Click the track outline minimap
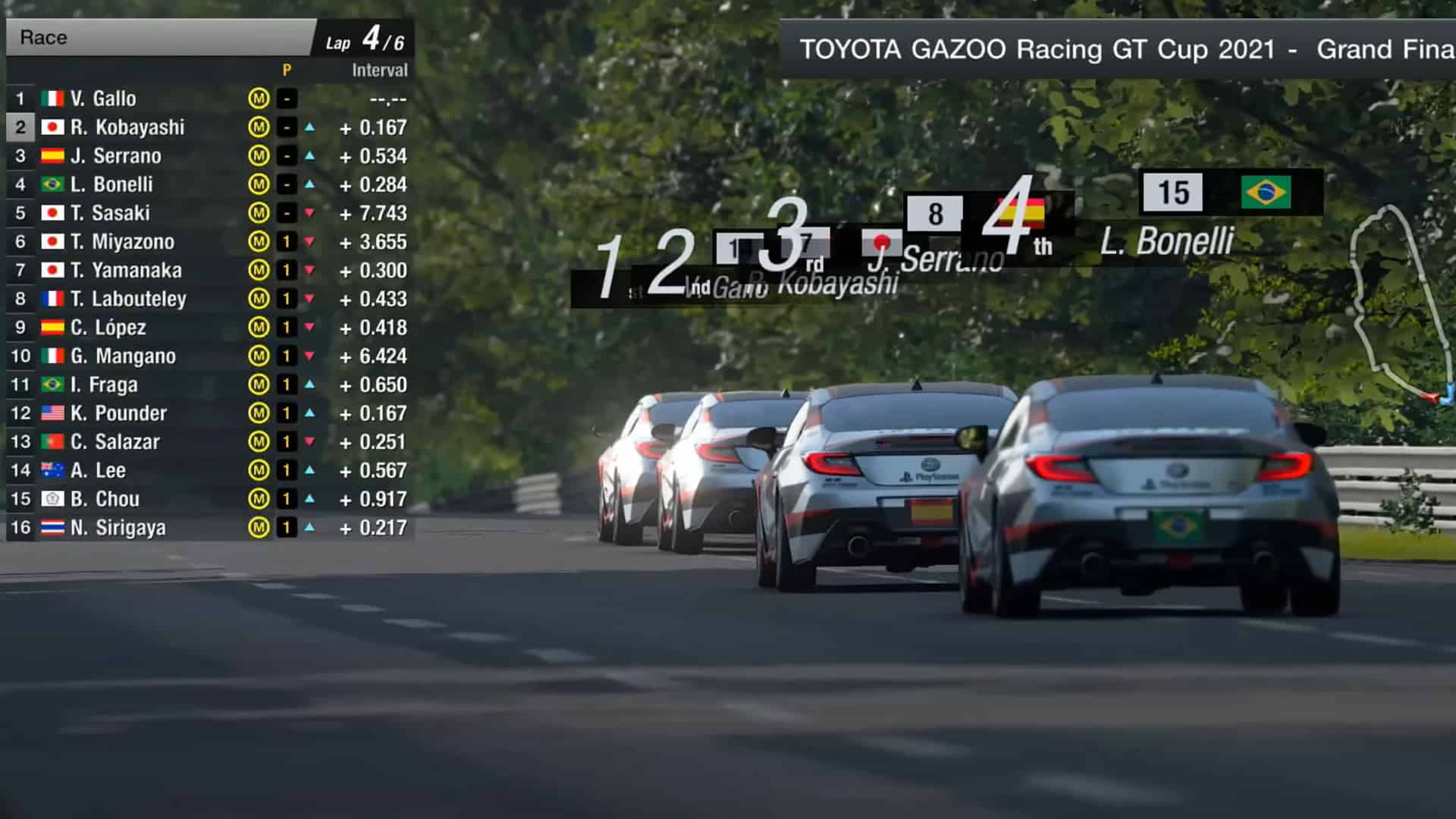This screenshot has height=819, width=1456. (x=1403, y=303)
